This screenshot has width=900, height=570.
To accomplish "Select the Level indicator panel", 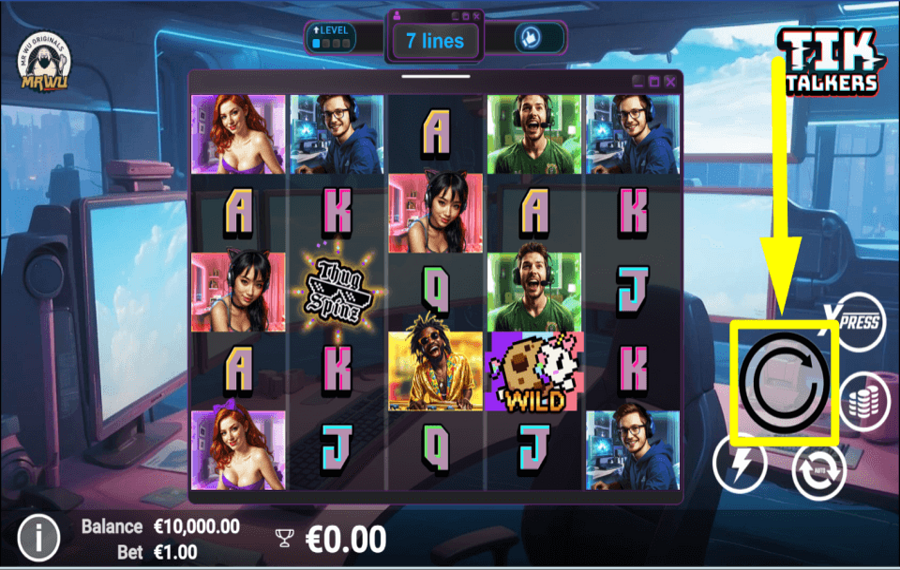I will 329,38.
